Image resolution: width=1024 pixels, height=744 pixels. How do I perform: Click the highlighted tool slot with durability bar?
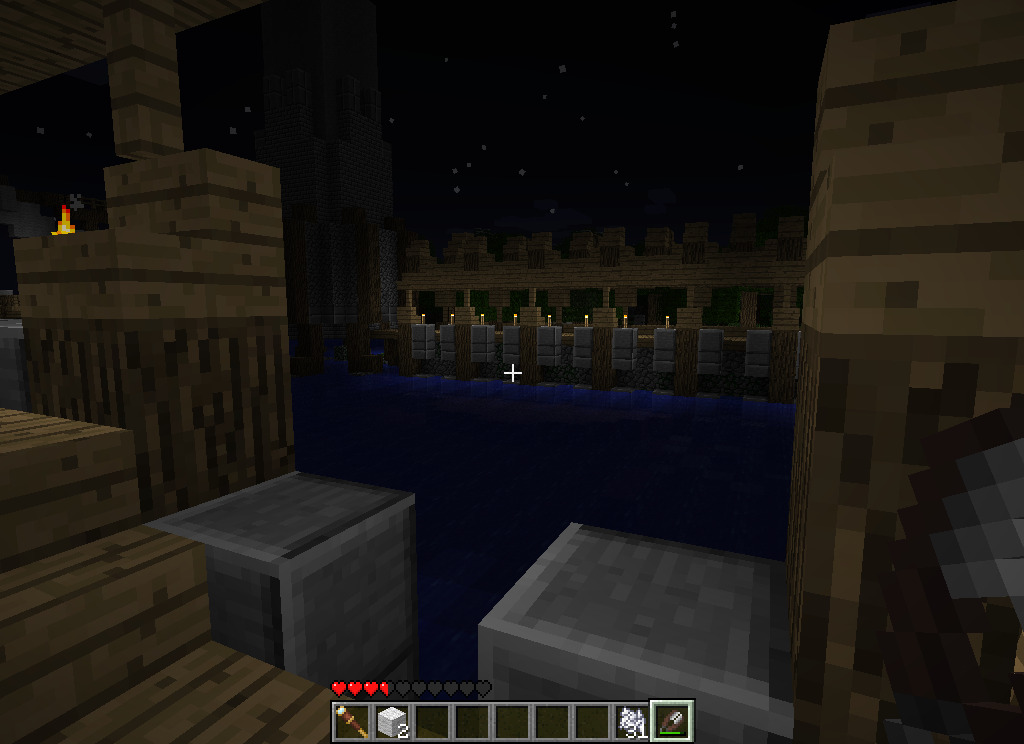coord(672,721)
